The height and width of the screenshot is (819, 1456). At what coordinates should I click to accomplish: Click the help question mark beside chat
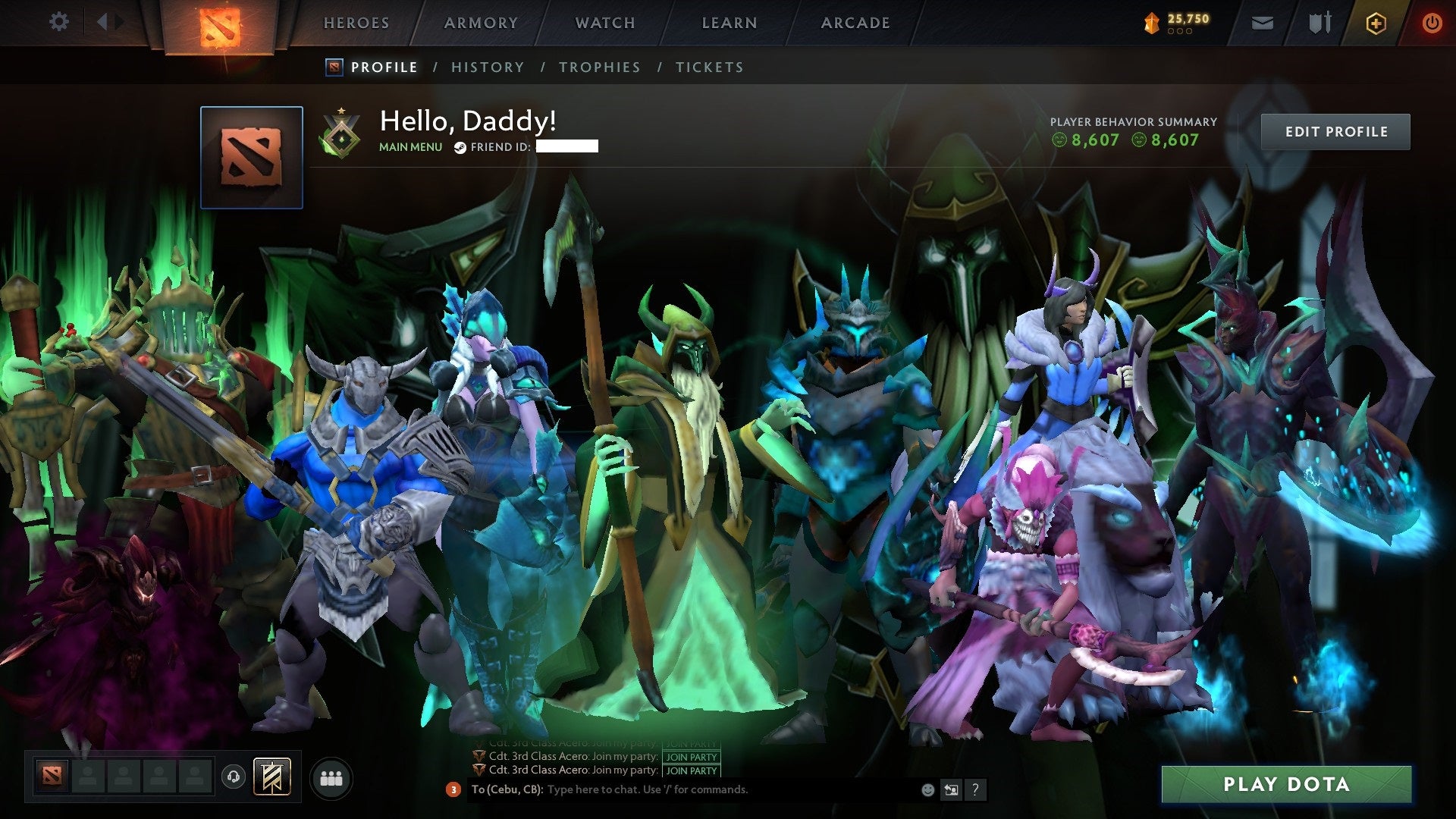pyautogui.click(x=975, y=790)
